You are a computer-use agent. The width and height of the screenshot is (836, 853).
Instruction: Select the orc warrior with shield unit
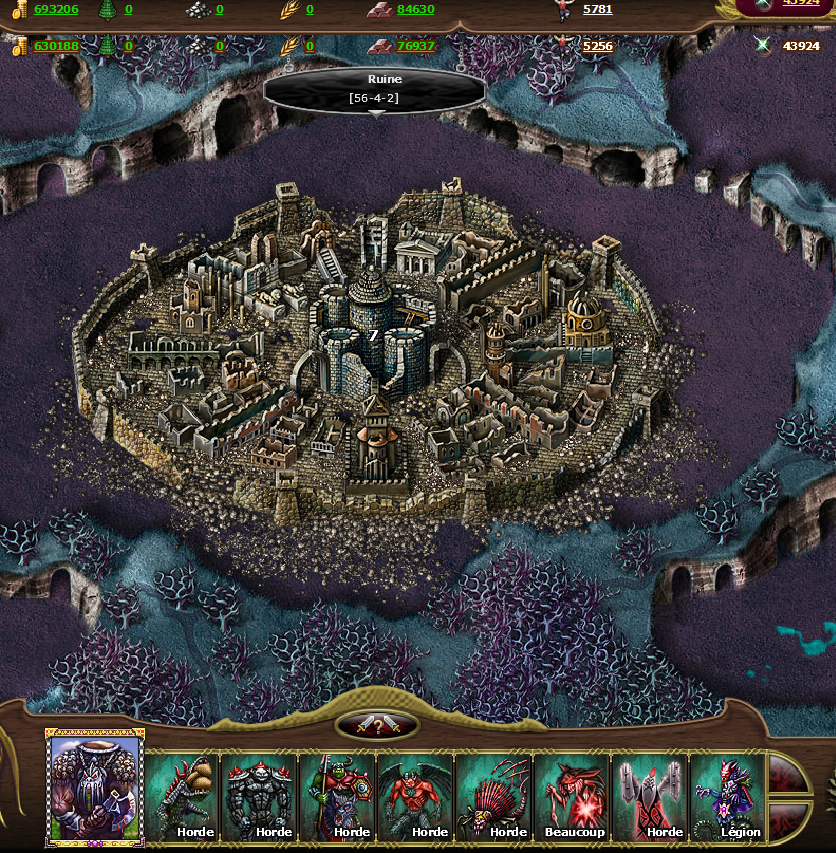pos(338,797)
